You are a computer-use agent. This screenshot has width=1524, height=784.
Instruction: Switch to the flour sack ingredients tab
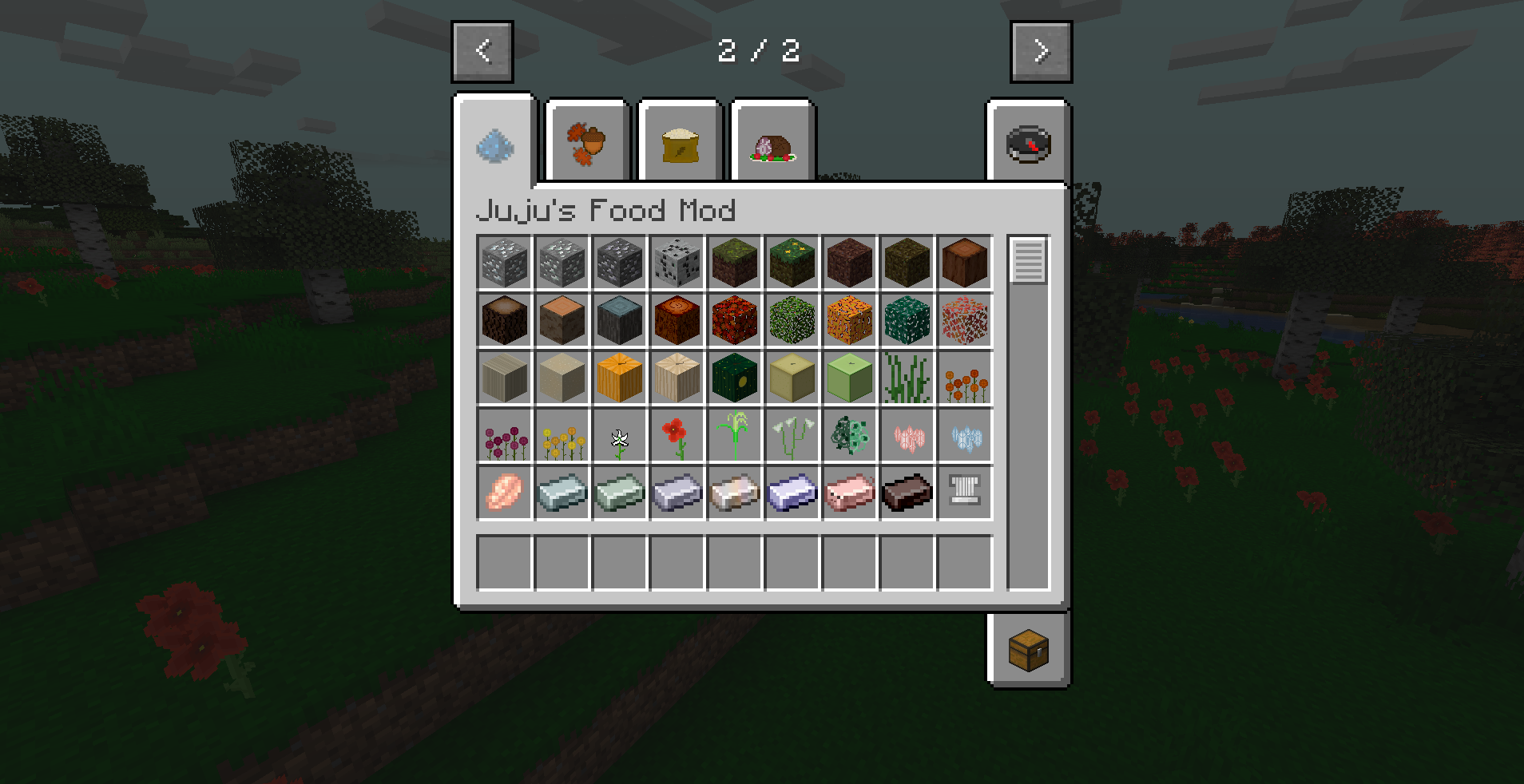pyautogui.click(x=677, y=142)
